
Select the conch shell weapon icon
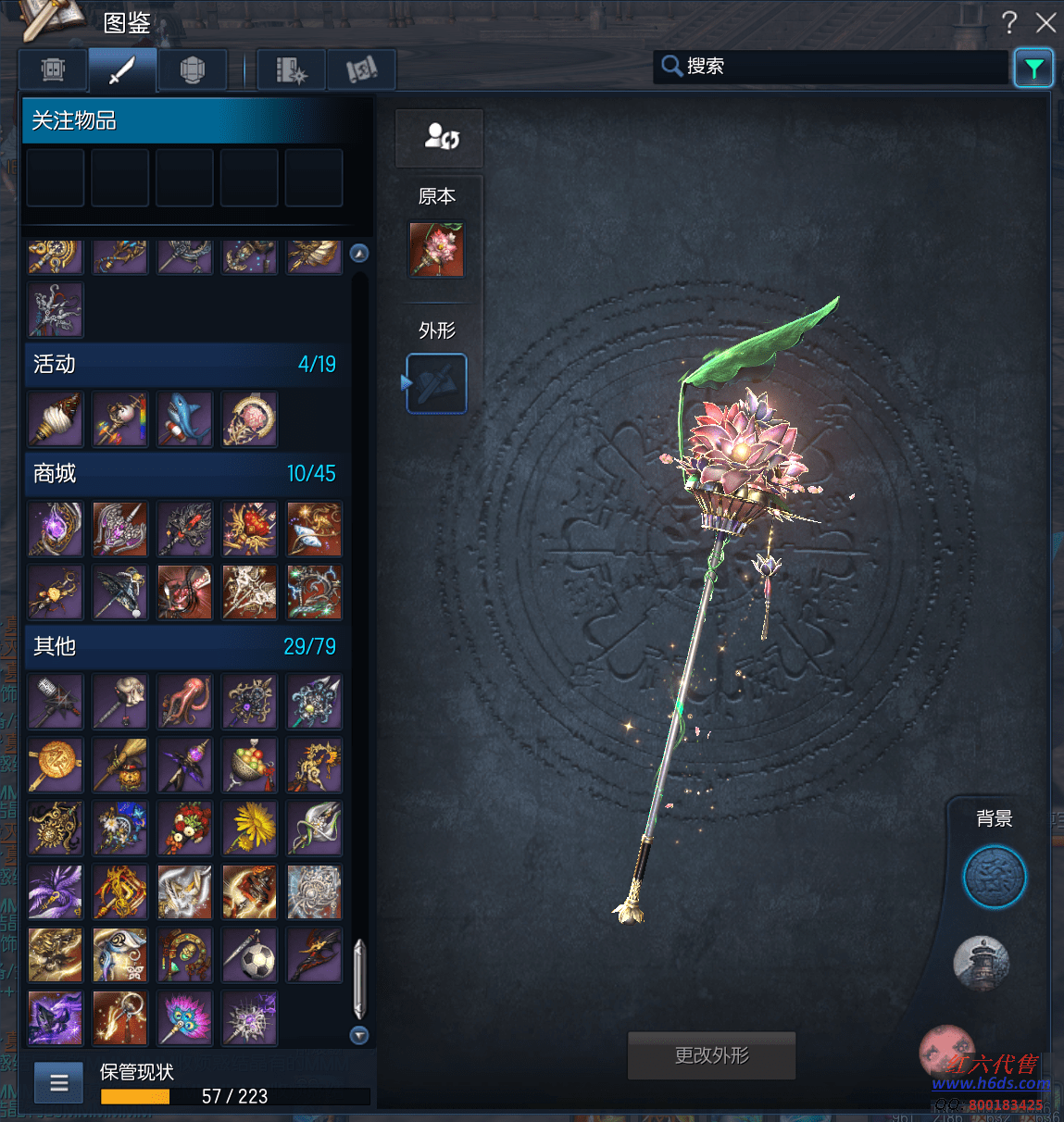coord(56,419)
